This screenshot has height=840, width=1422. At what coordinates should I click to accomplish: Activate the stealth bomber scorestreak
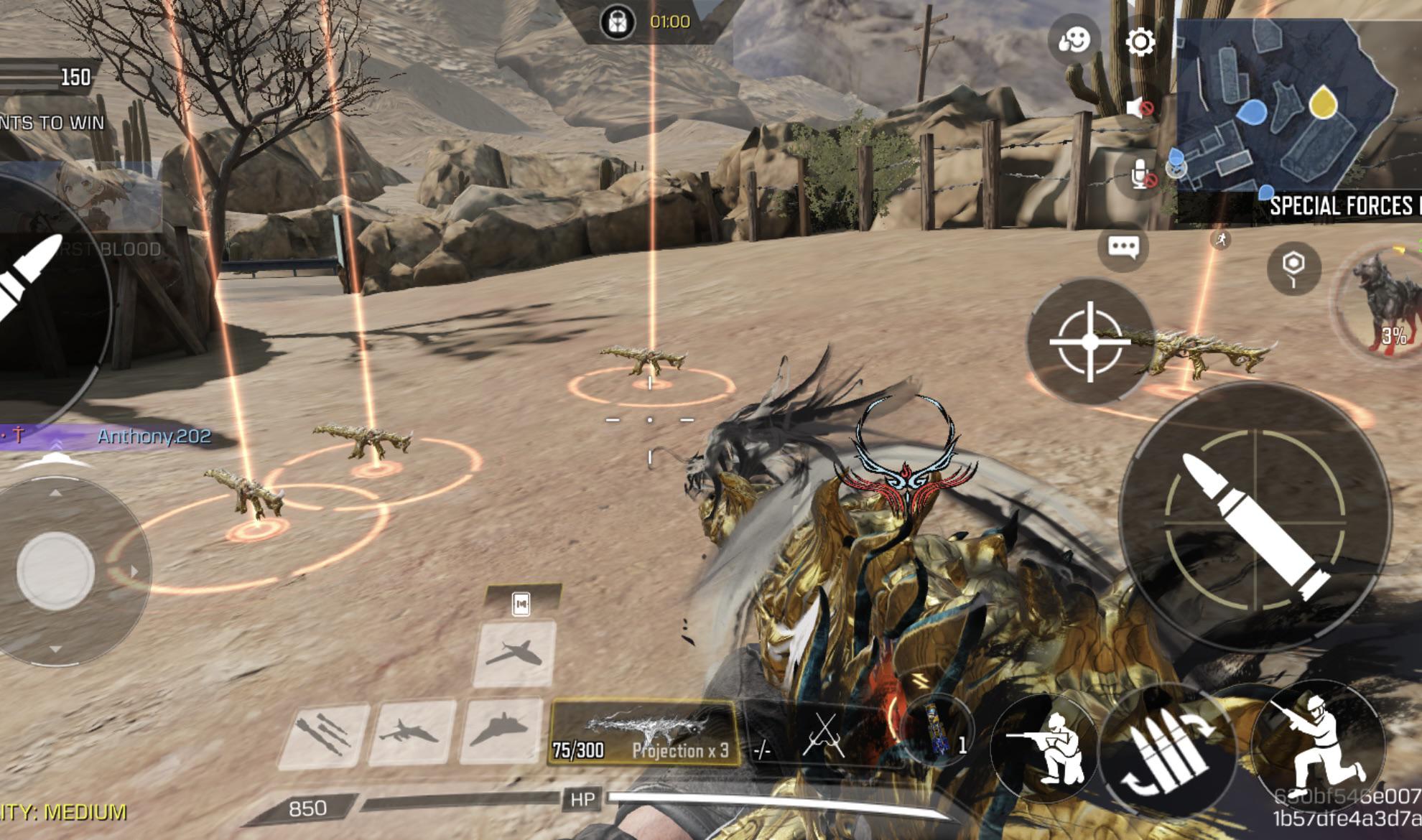pos(501,731)
